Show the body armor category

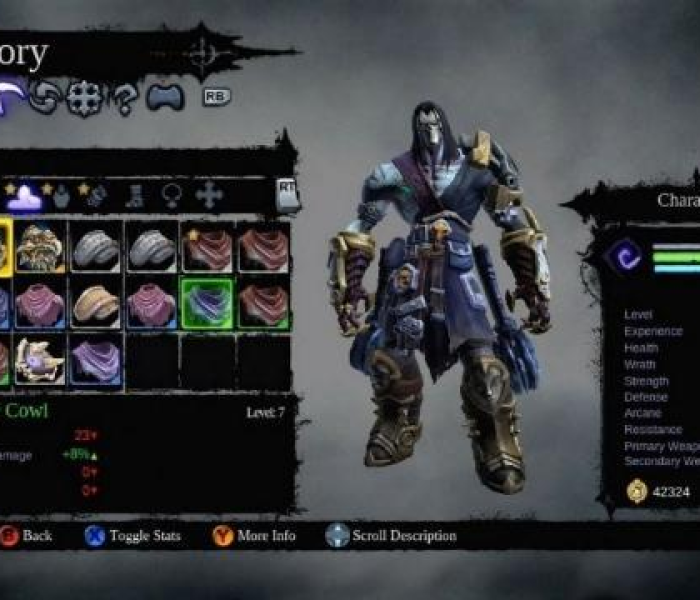click(62, 195)
